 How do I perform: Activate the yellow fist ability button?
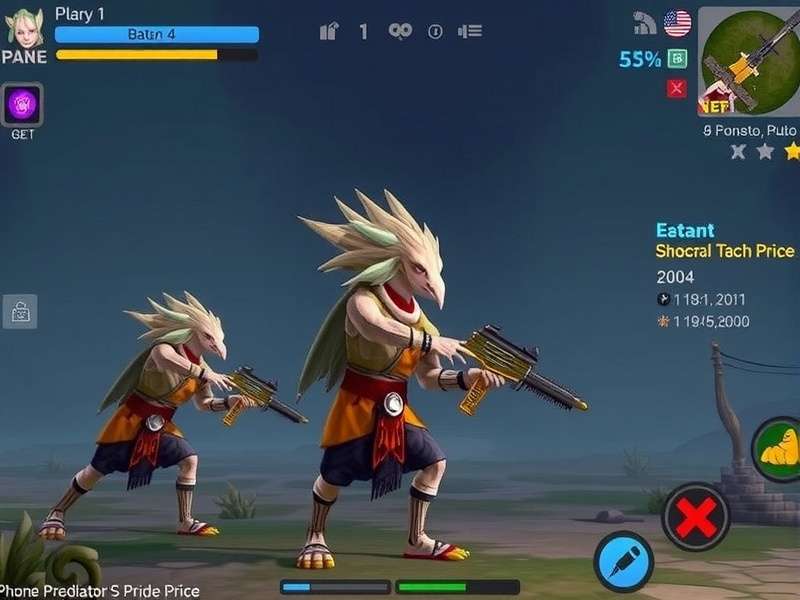[x=778, y=449]
